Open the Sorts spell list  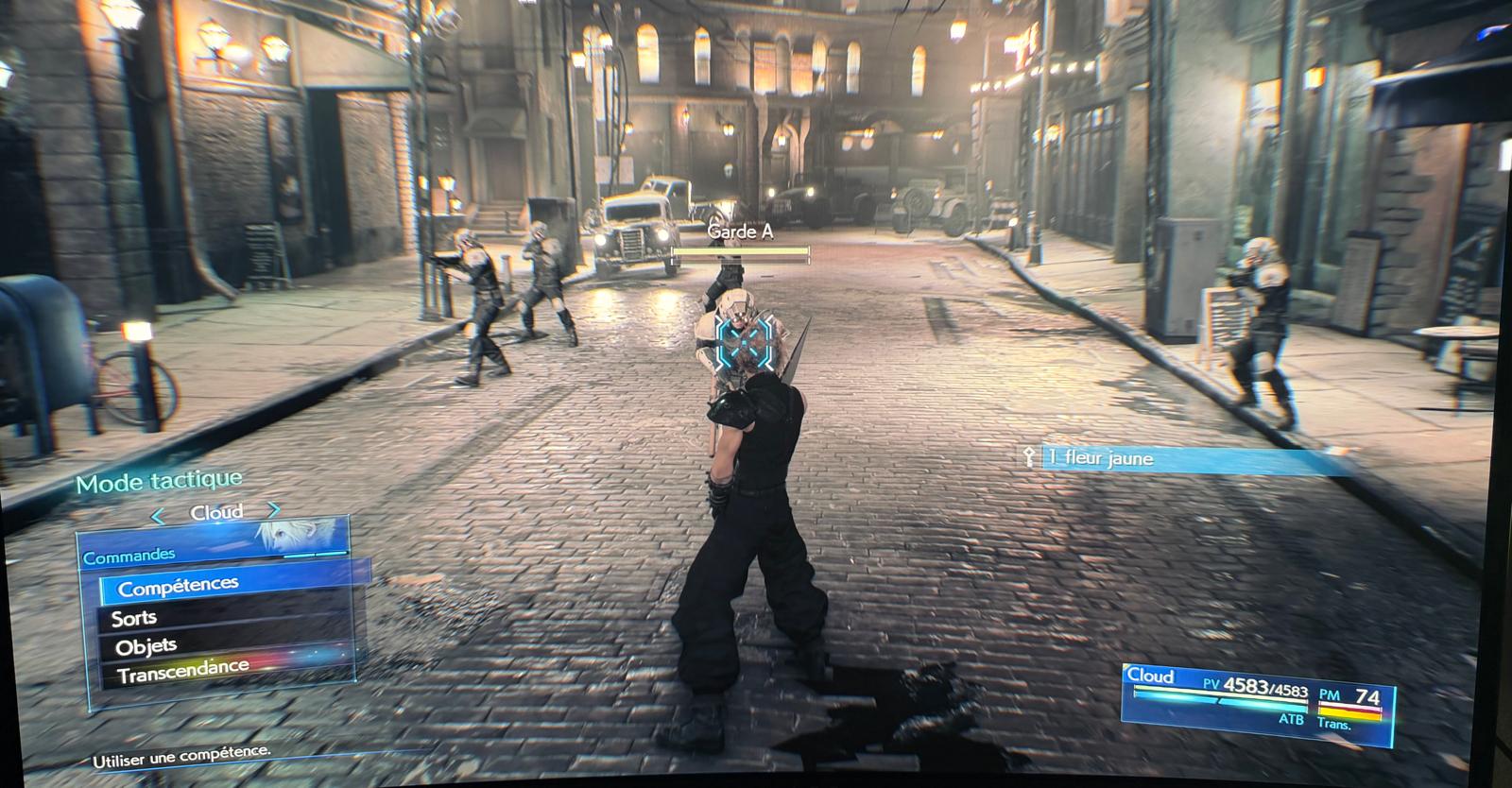(x=134, y=619)
